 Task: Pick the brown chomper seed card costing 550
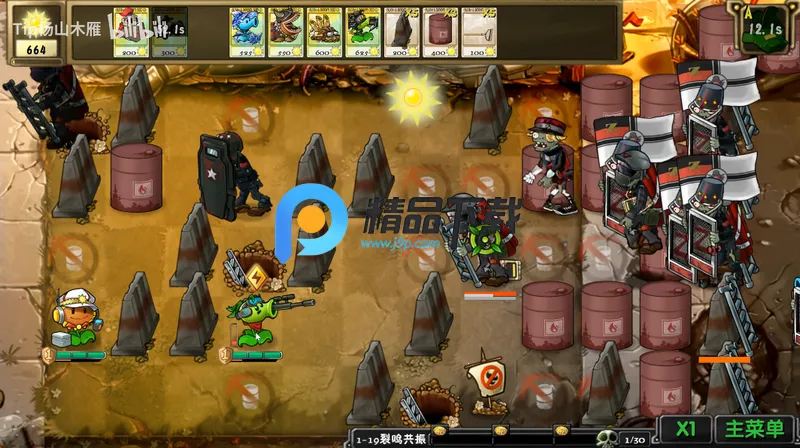coord(284,32)
